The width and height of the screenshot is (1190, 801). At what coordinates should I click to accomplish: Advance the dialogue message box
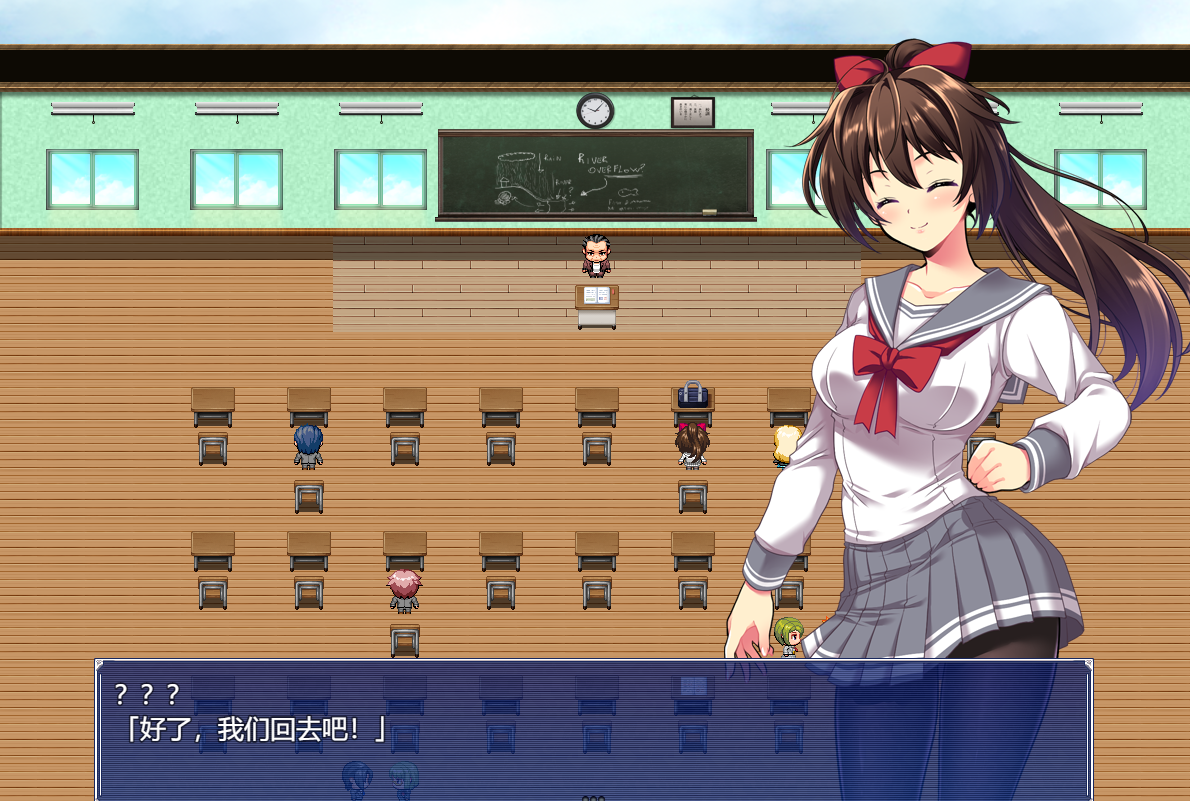(x=593, y=730)
